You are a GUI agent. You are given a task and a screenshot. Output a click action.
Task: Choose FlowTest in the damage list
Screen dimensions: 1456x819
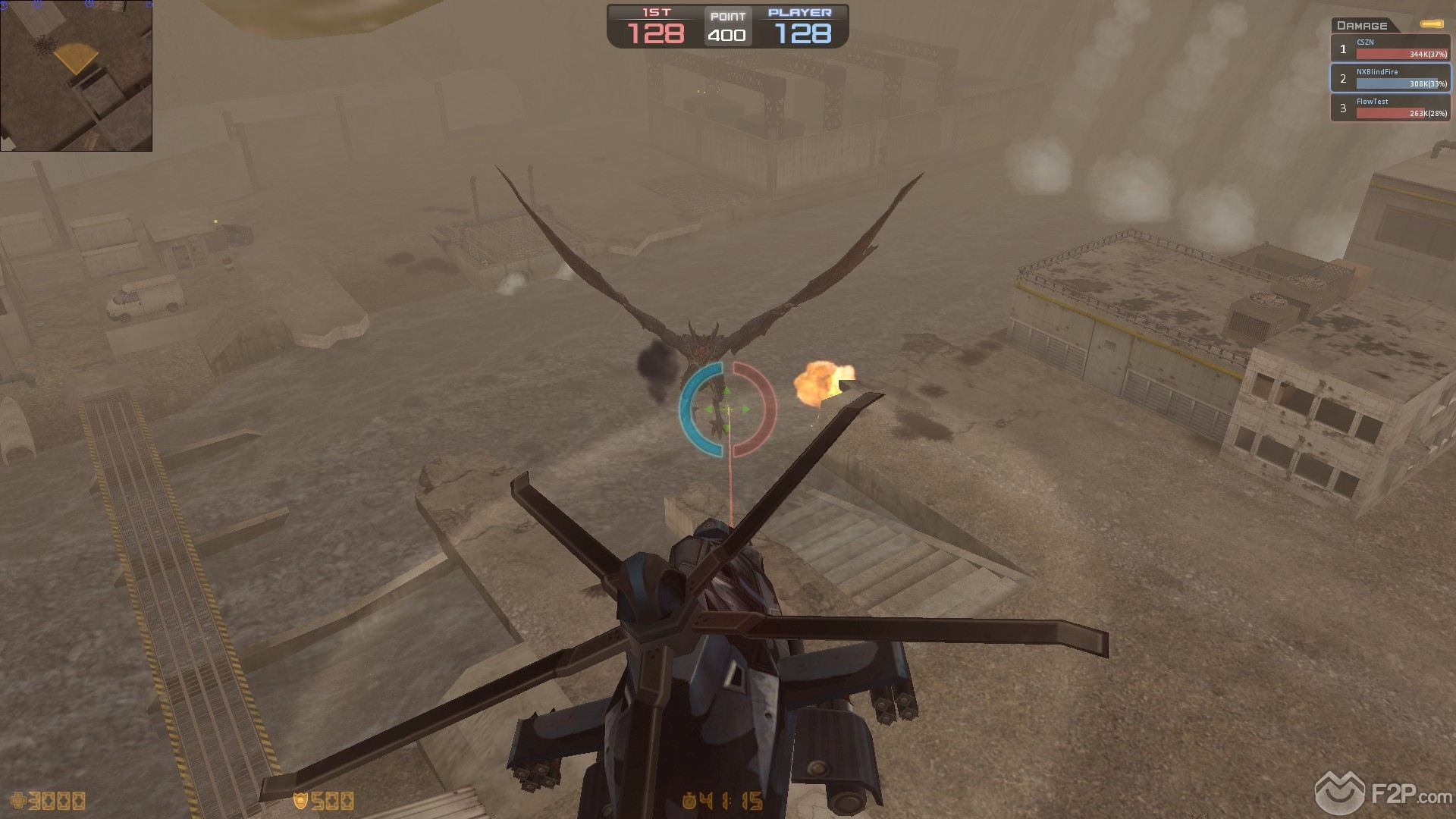click(x=1391, y=108)
